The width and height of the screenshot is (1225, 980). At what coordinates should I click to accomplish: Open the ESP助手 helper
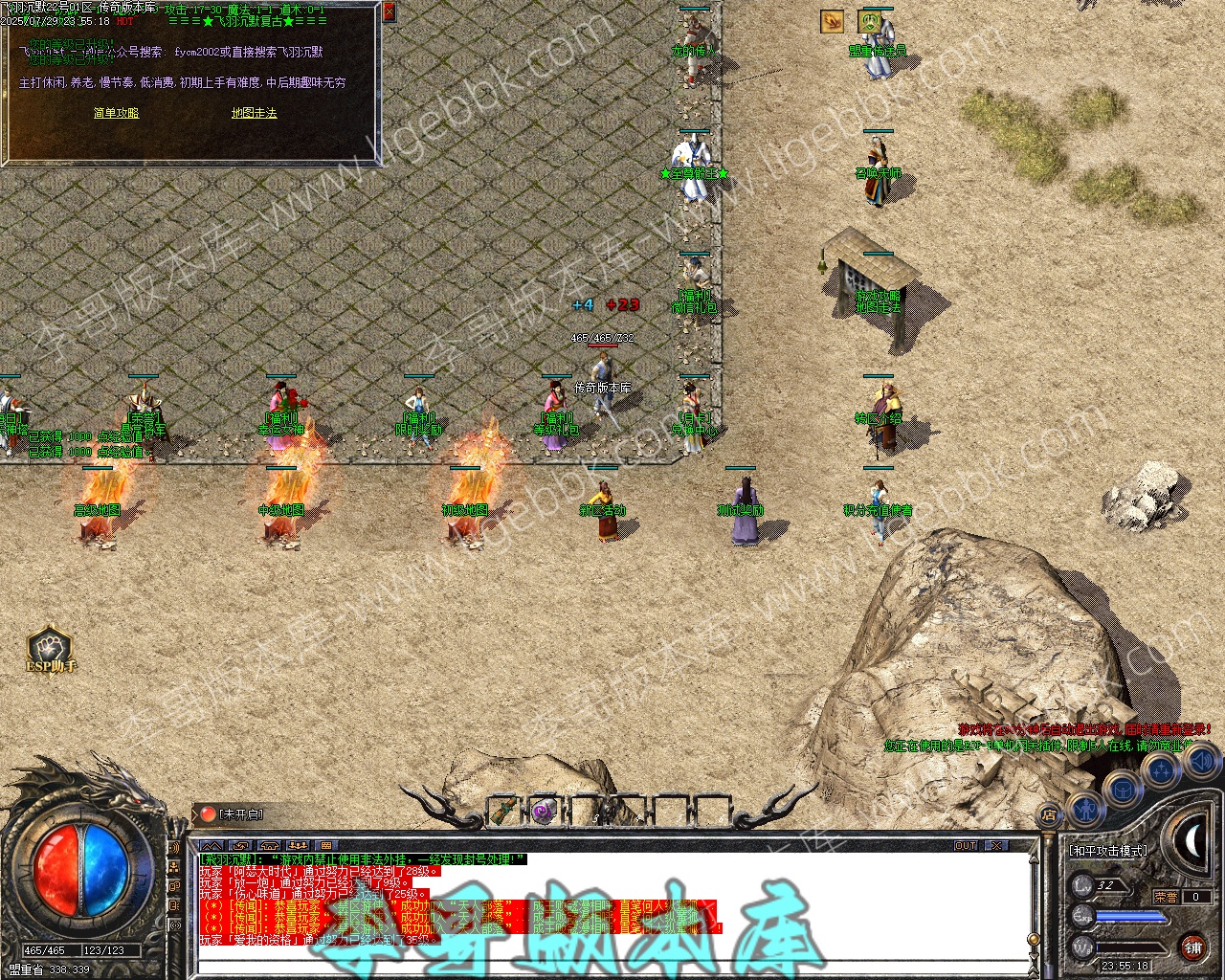(51, 650)
